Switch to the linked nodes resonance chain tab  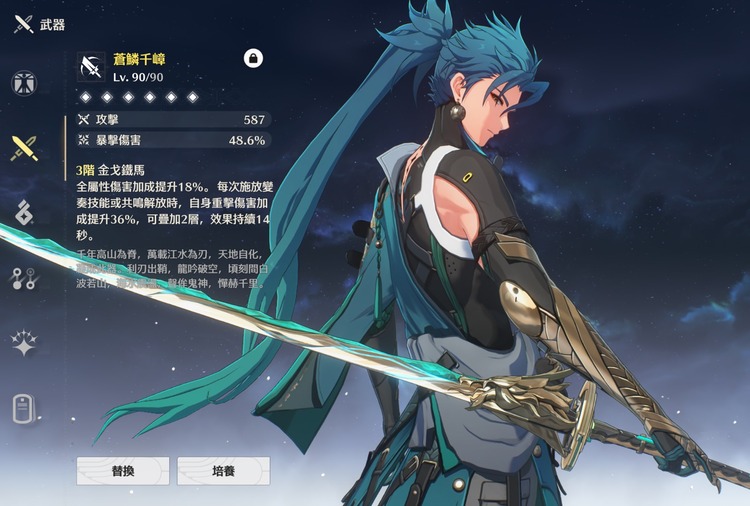point(24,278)
